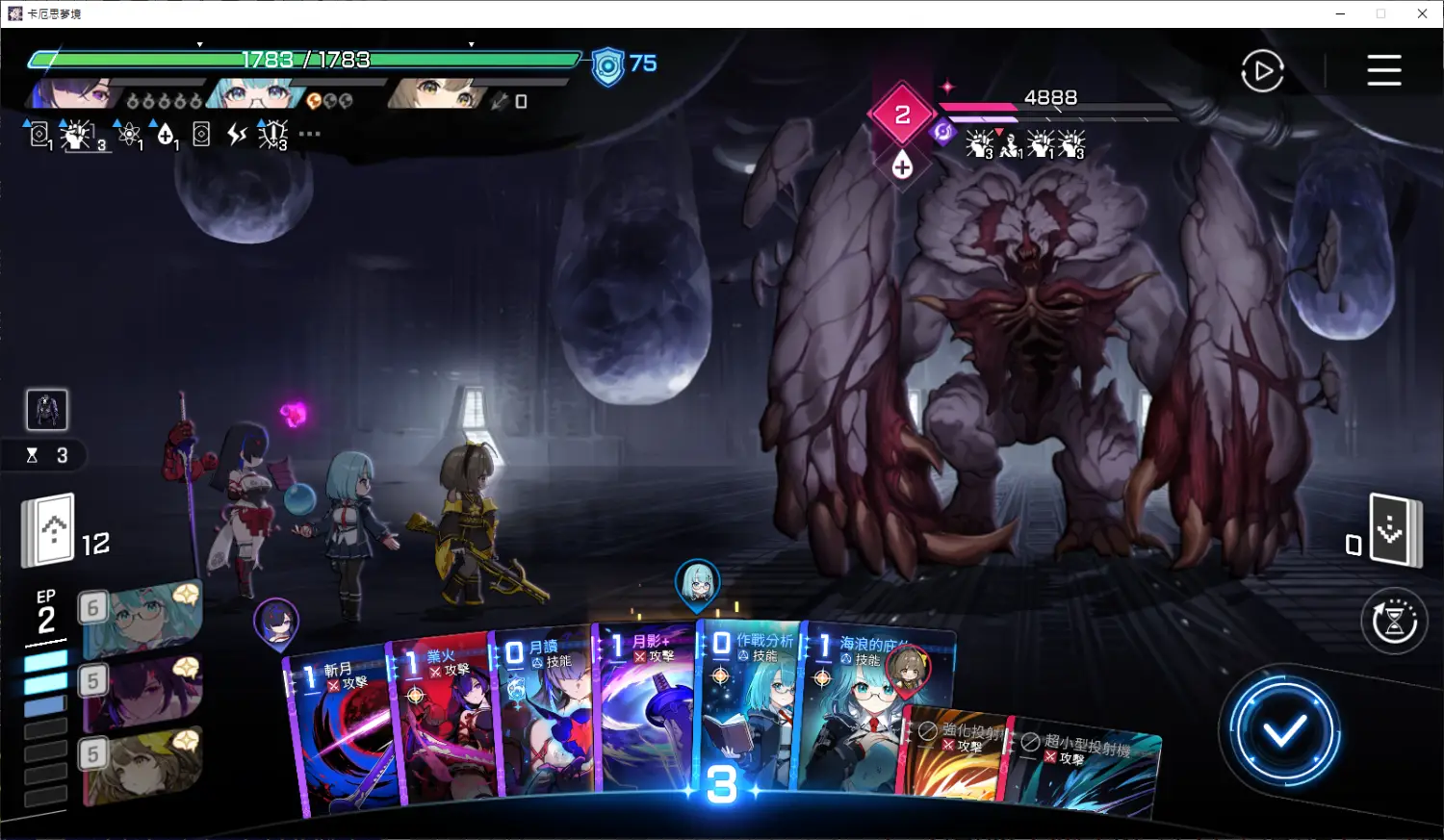Screen dimensions: 1444x840
Task: Toggle the auto-play battle button
Action: pos(1262,71)
